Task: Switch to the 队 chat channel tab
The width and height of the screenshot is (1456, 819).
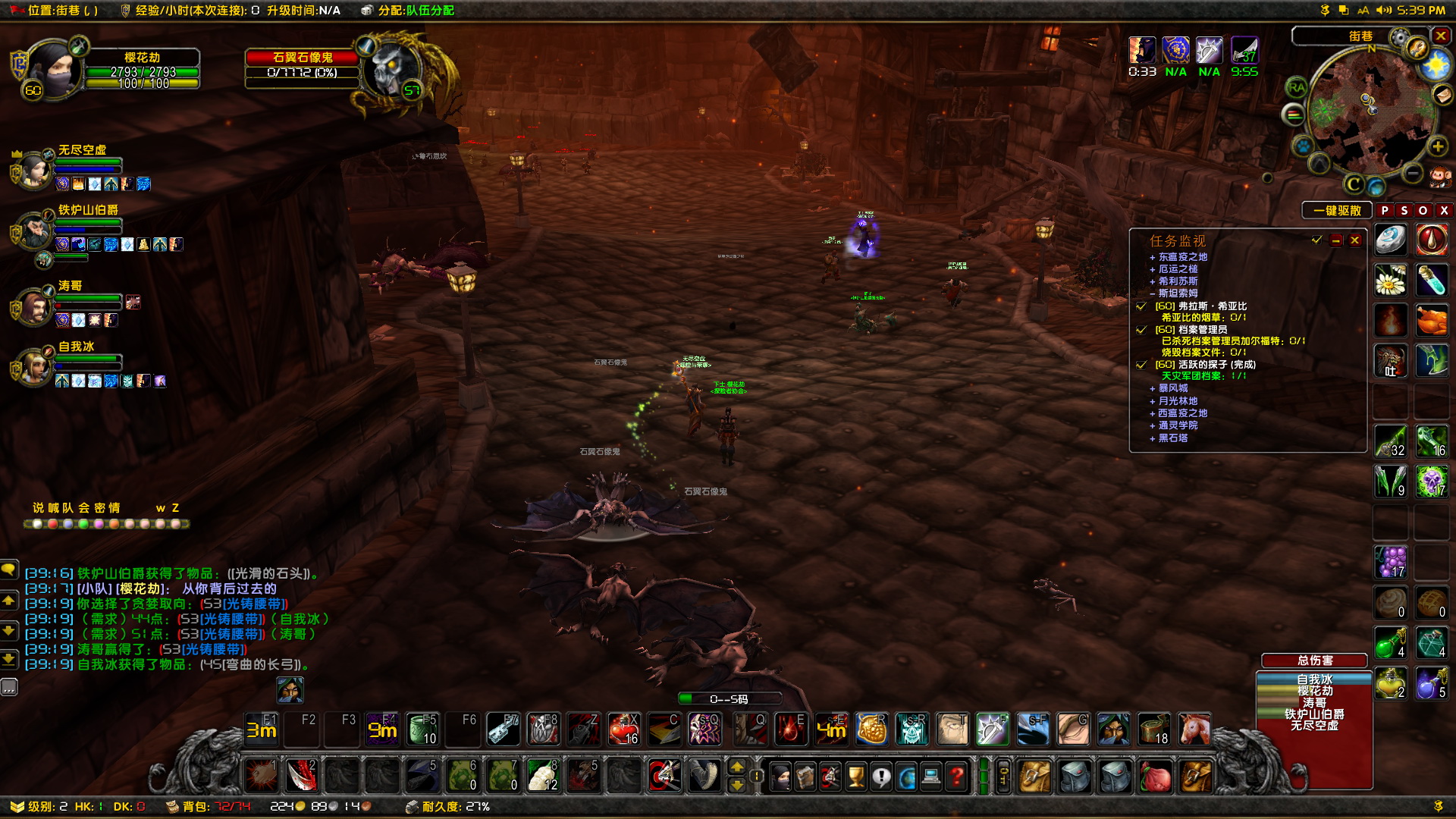Action: [x=67, y=508]
